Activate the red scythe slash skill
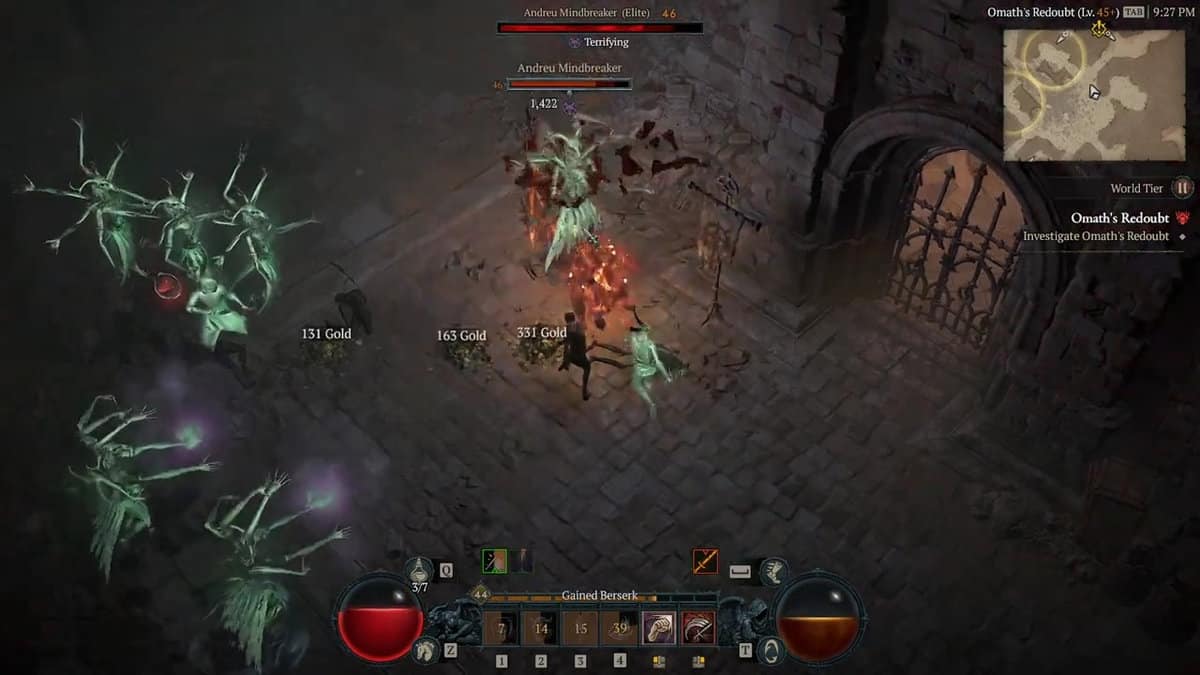This screenshot has width=1200, height=675. coord(699,629)
